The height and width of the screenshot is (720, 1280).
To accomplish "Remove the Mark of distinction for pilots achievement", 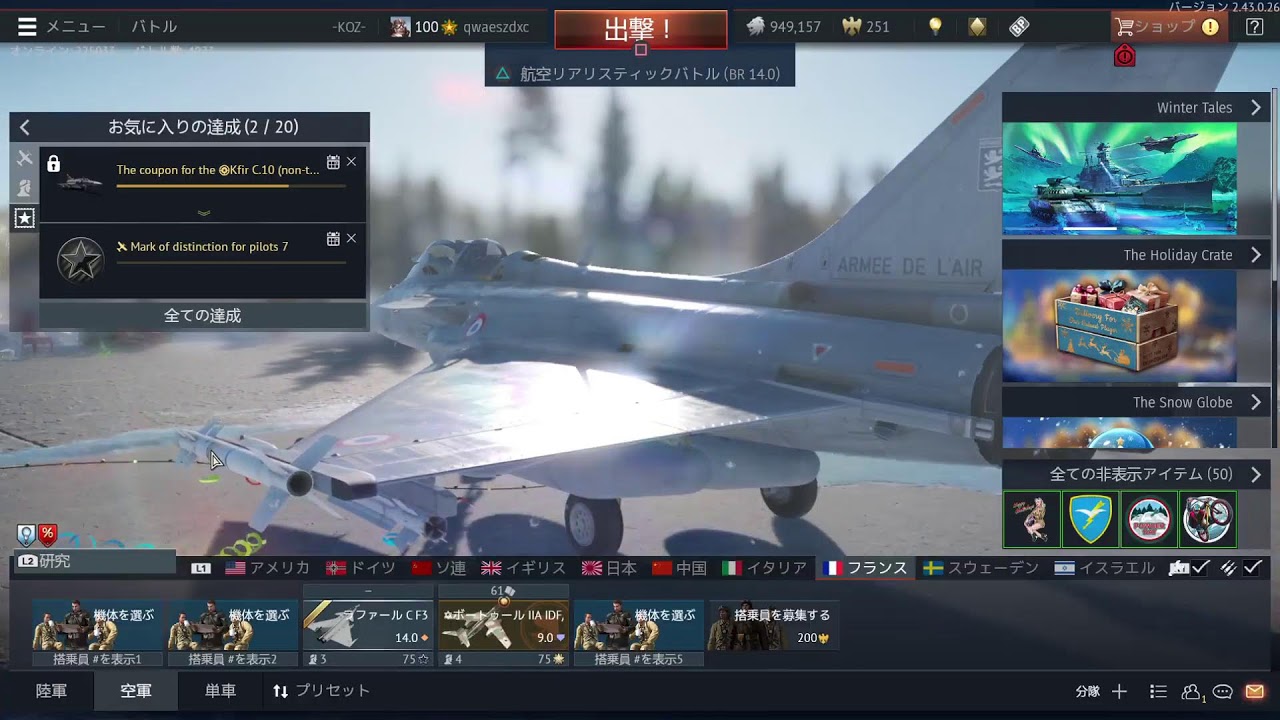I will pyautogui.click(x=351, y=239).
